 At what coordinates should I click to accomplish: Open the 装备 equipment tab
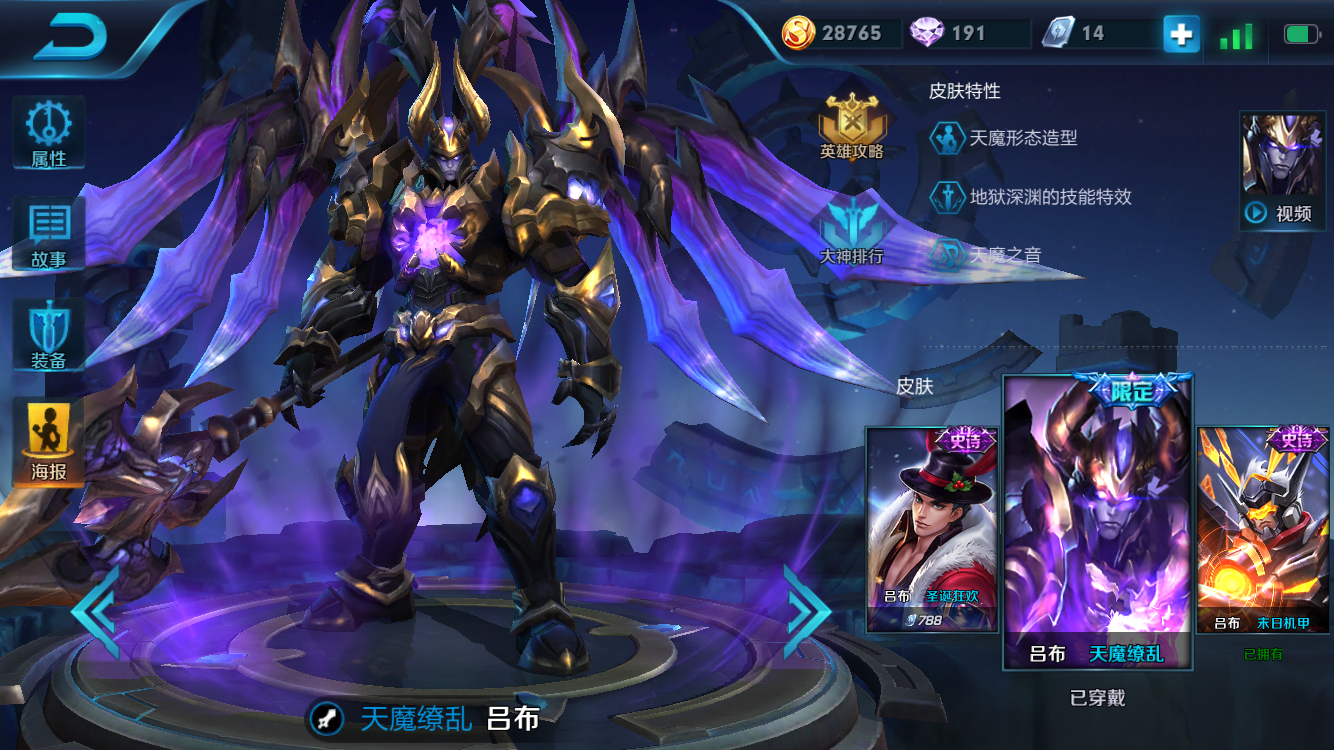click(x=48, y=335)
